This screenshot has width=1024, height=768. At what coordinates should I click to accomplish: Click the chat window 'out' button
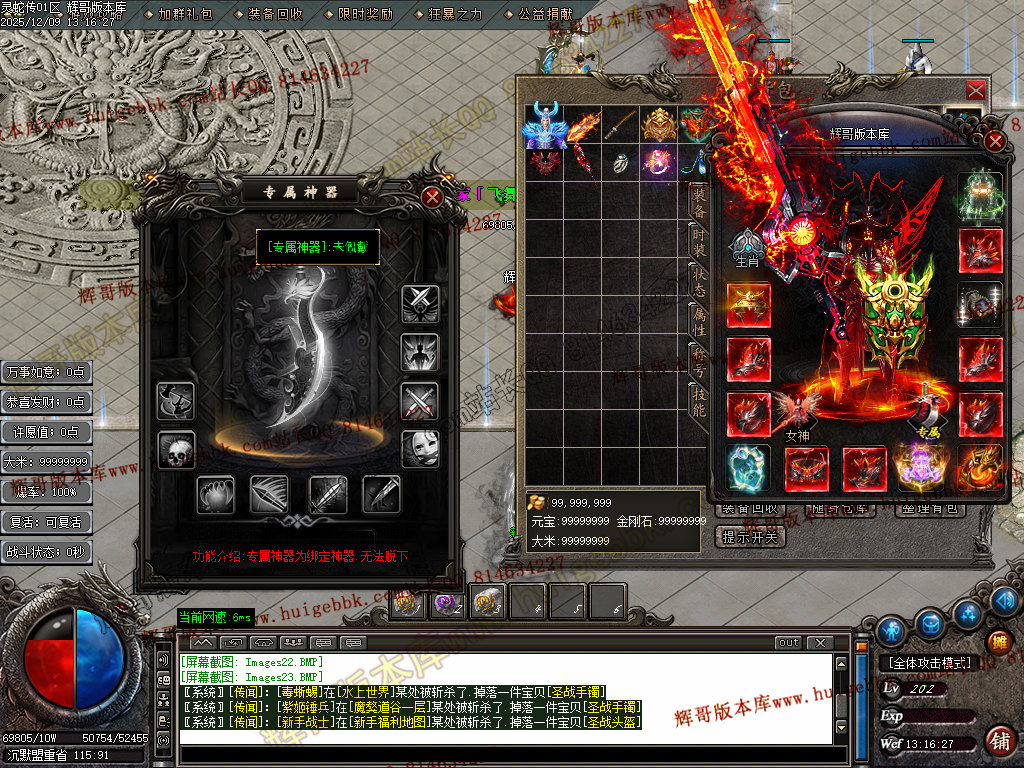pyautogui.click(x=789, y=642)
